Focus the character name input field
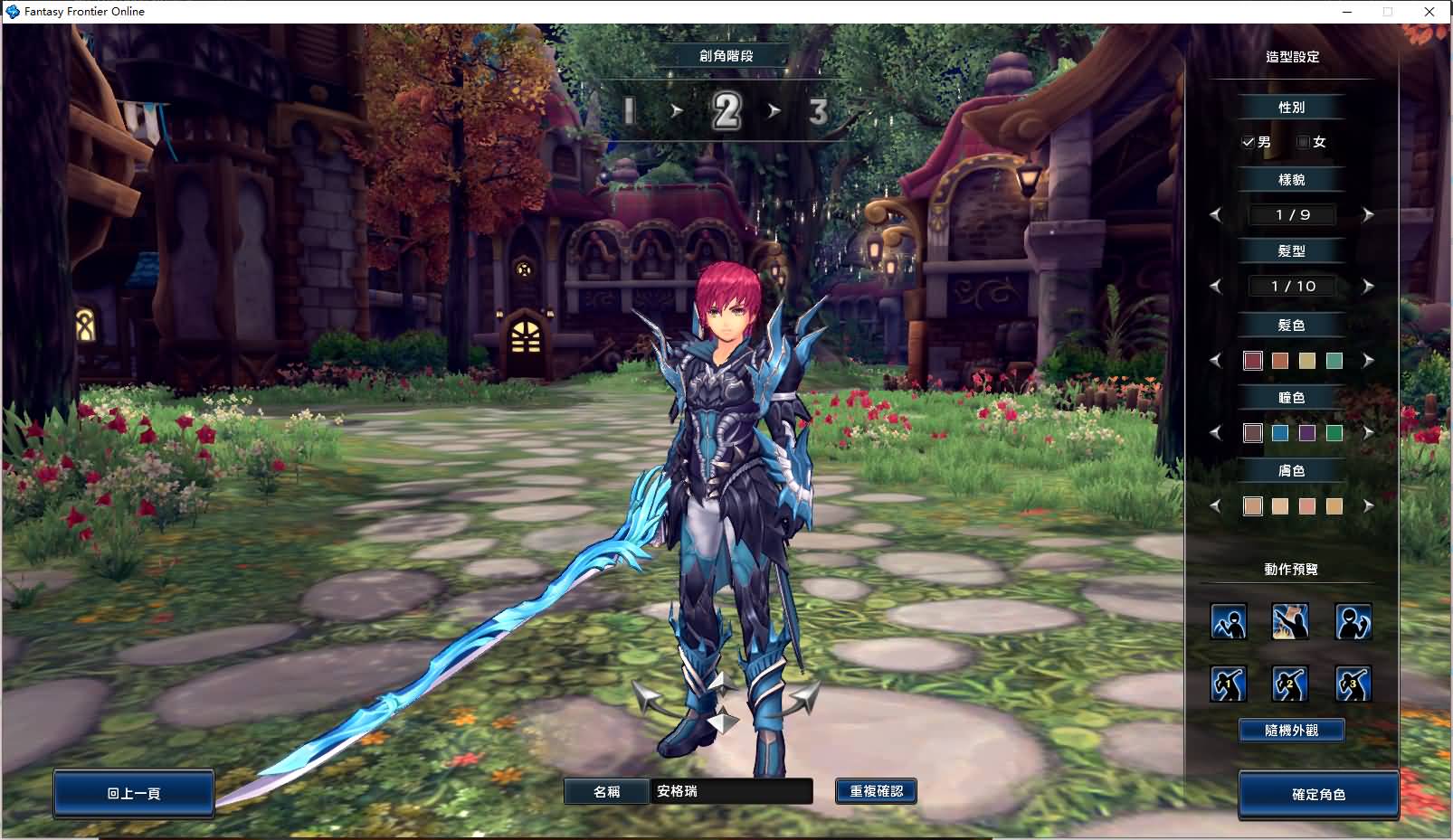This screenshot has width=1453, height=840. [731, 791]
